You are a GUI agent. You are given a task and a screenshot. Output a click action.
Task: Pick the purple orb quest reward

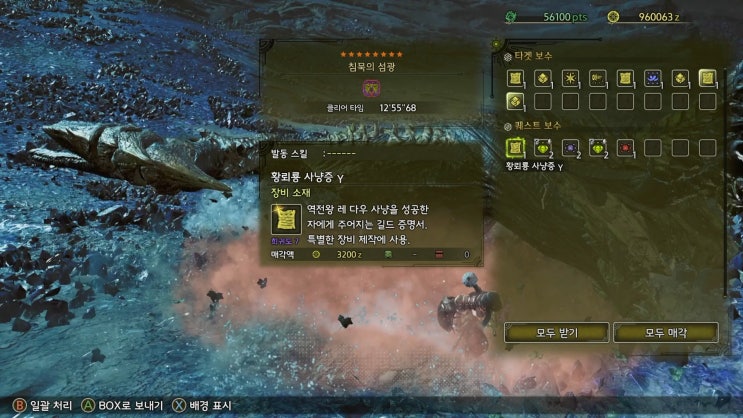pos(571,148)
